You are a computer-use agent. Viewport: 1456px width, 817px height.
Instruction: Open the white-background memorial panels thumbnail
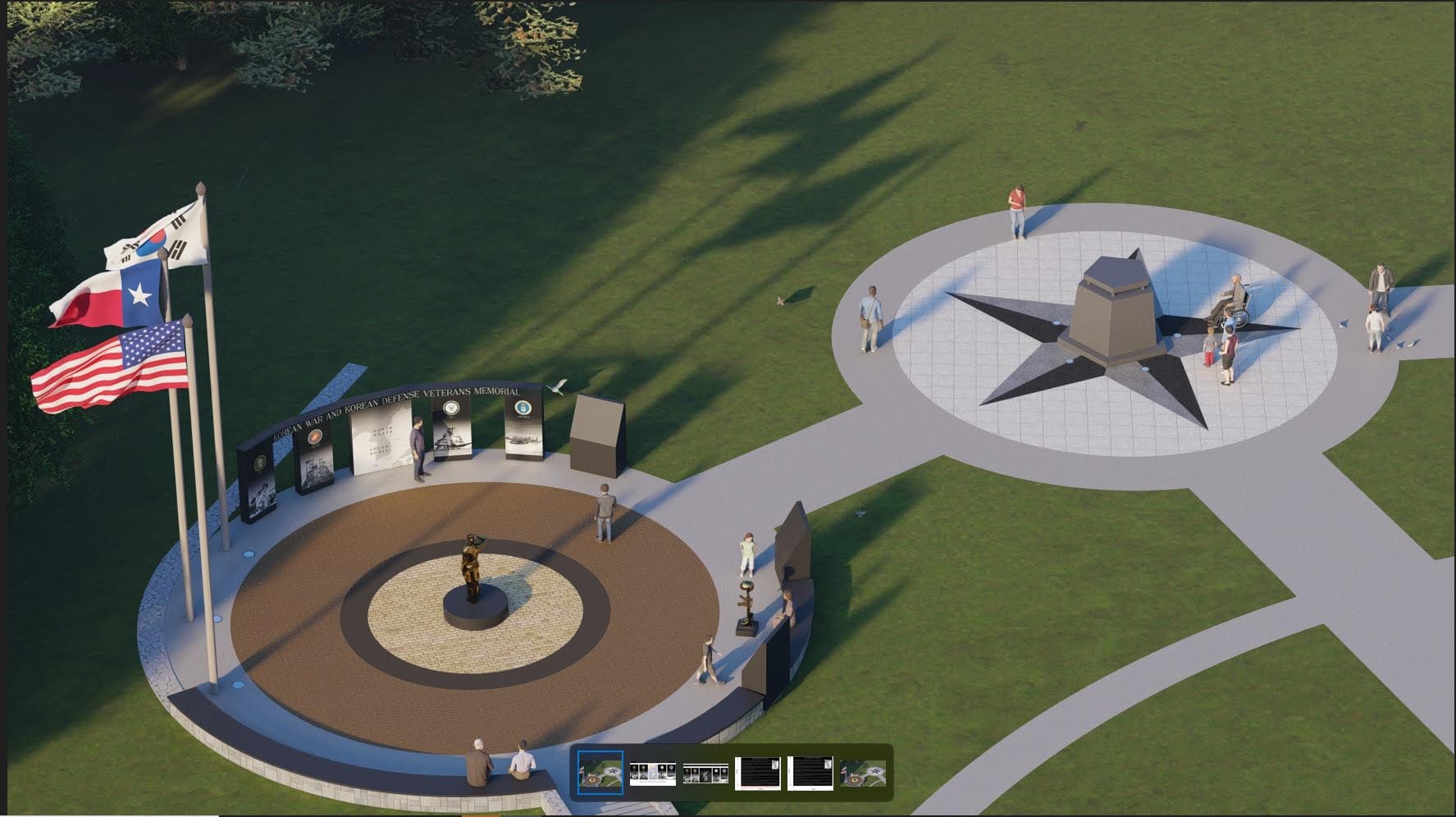(x=652, y=773)
